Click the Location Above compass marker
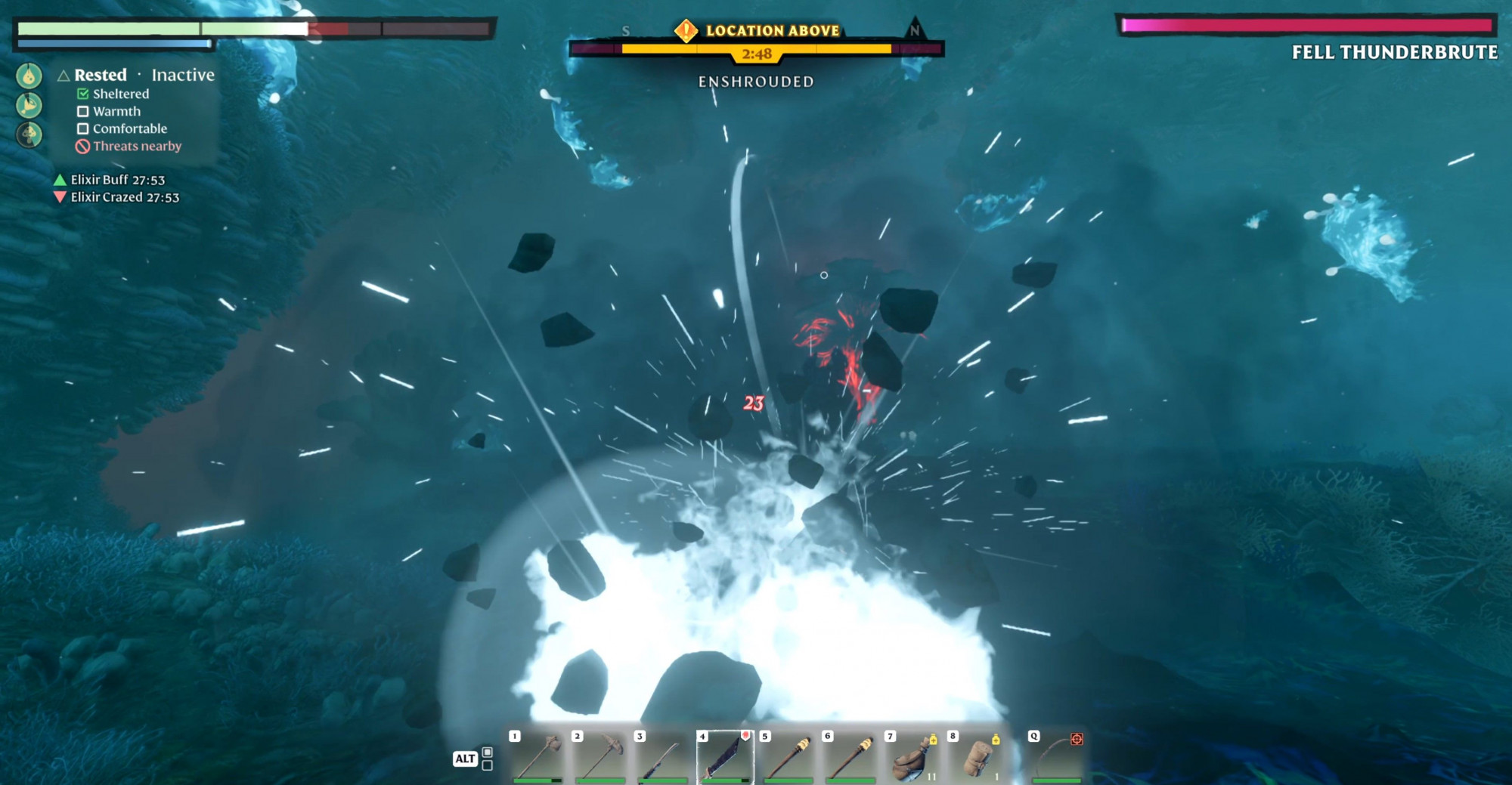The image size is (1512, 785). pyautogui.click(x=686, y=31)
